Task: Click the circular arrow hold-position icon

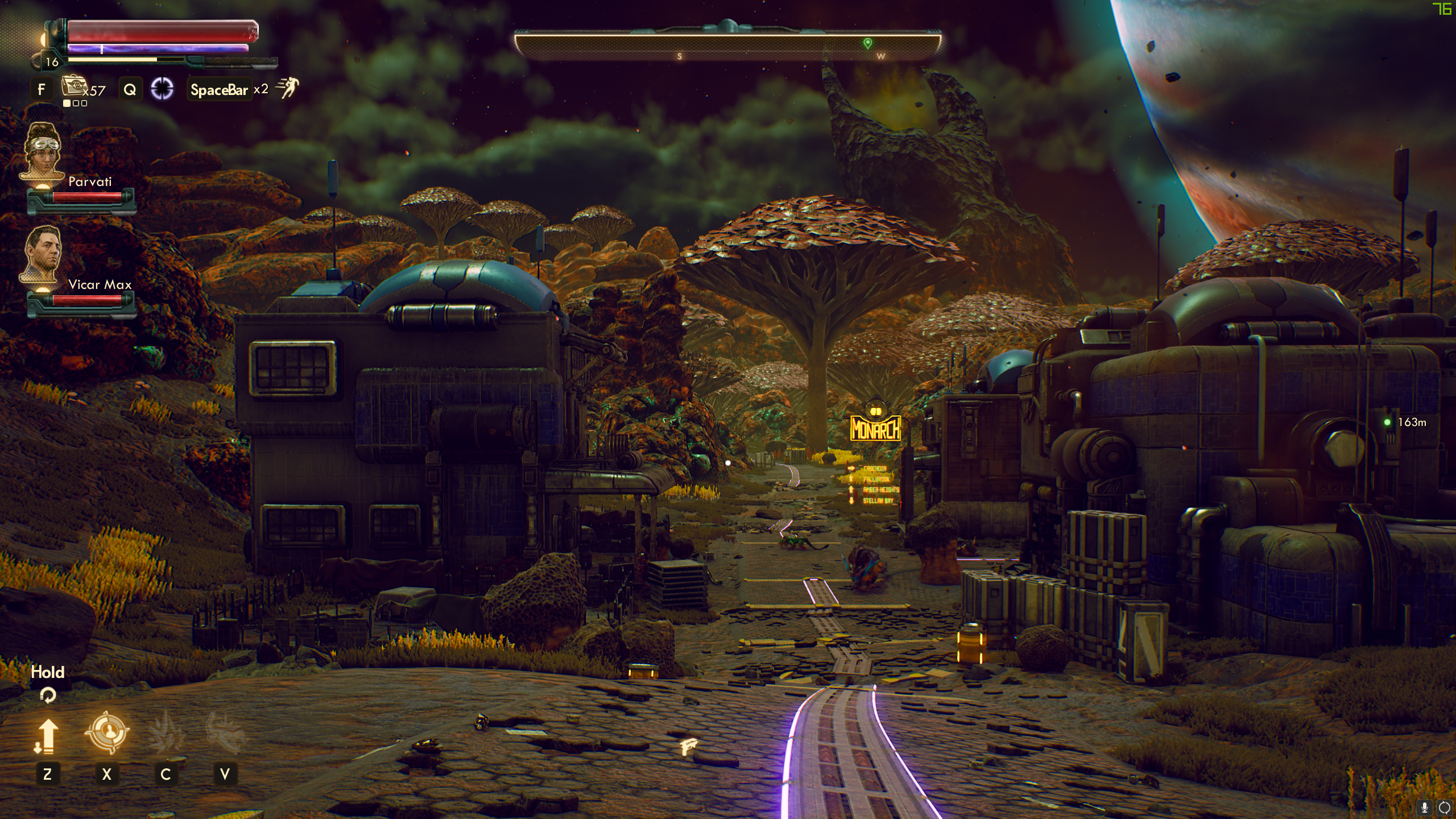Action: pyautogui.click(x=48, y=695)
